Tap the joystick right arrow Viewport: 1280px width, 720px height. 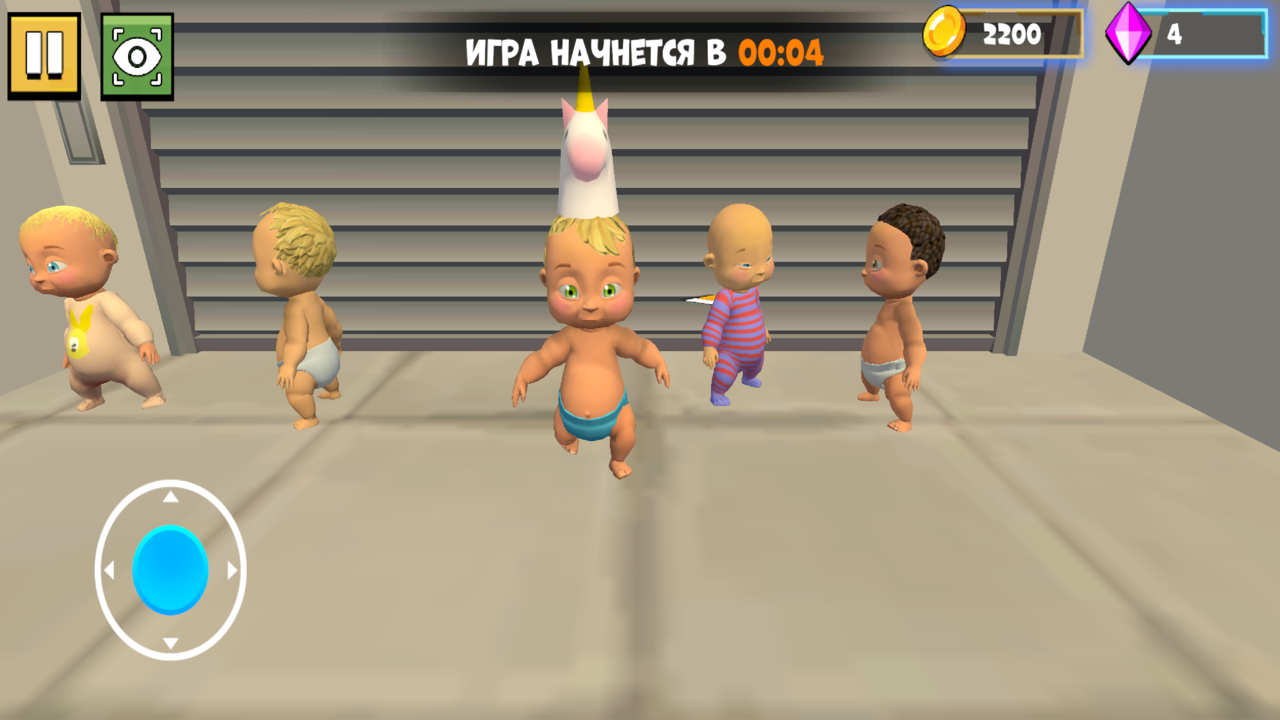(232, 570)
